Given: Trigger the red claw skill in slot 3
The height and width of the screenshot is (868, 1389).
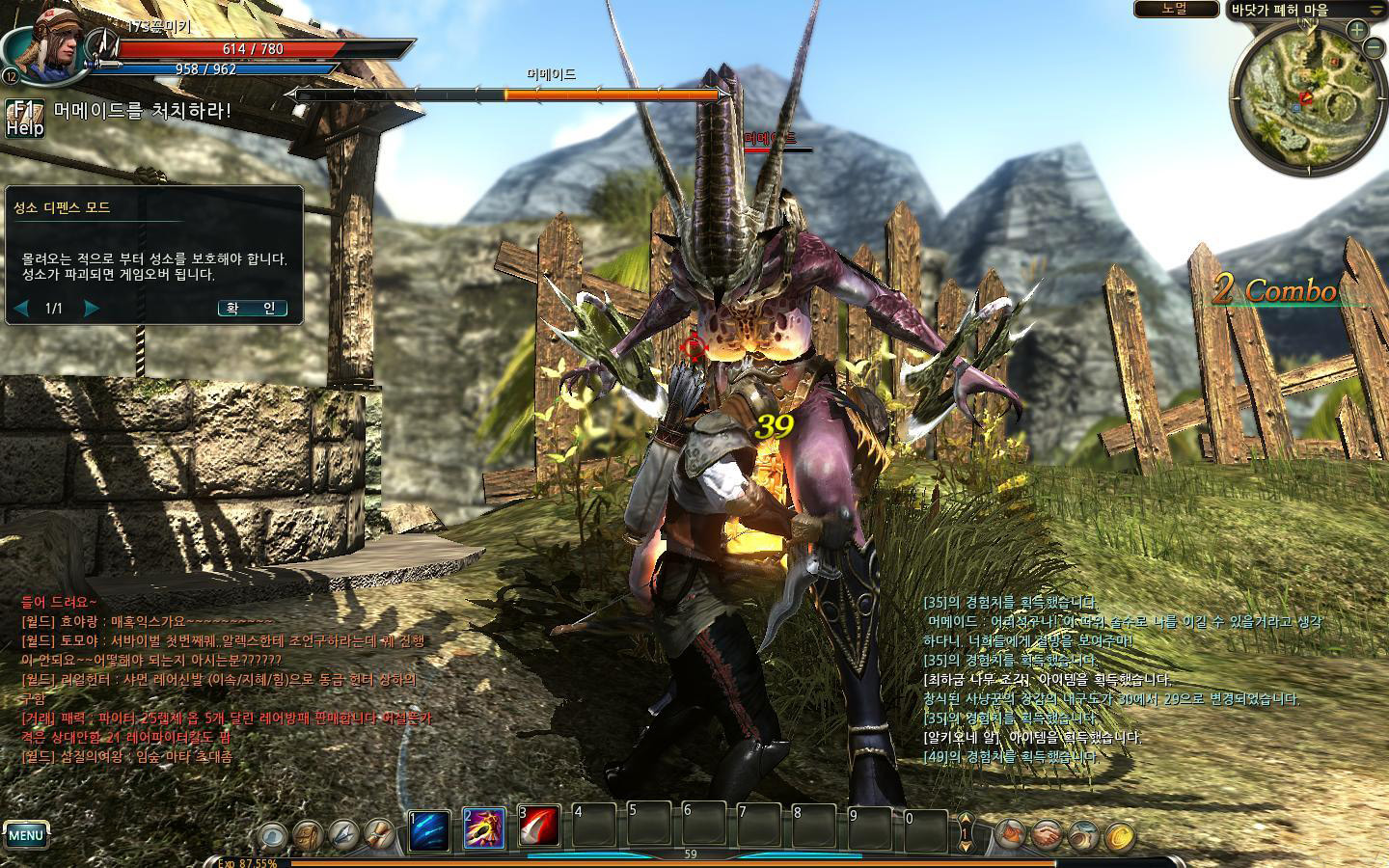Looking at the screenshot, I should point(539,827).
